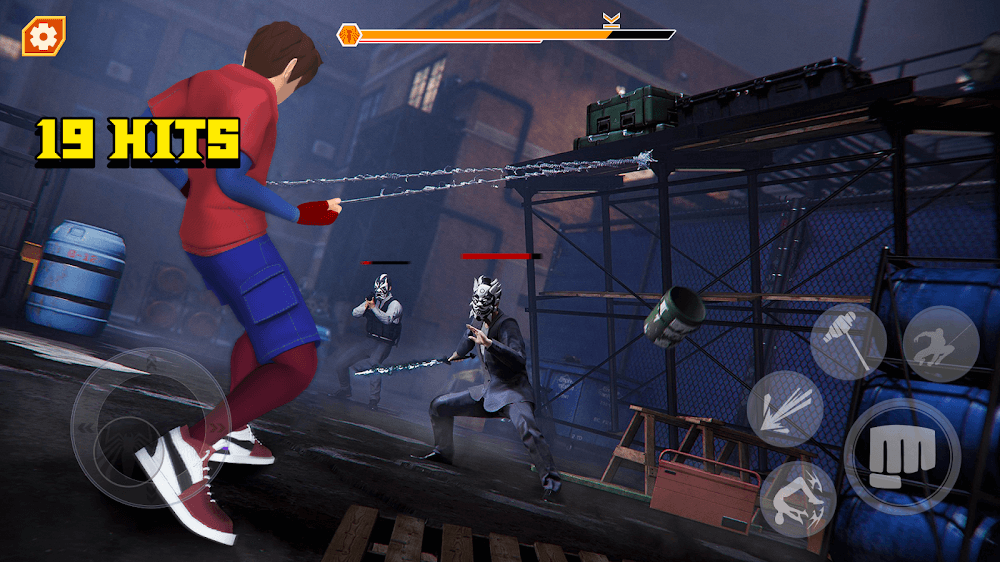Activate the web-swing crouching figure ability

point(940,343)
